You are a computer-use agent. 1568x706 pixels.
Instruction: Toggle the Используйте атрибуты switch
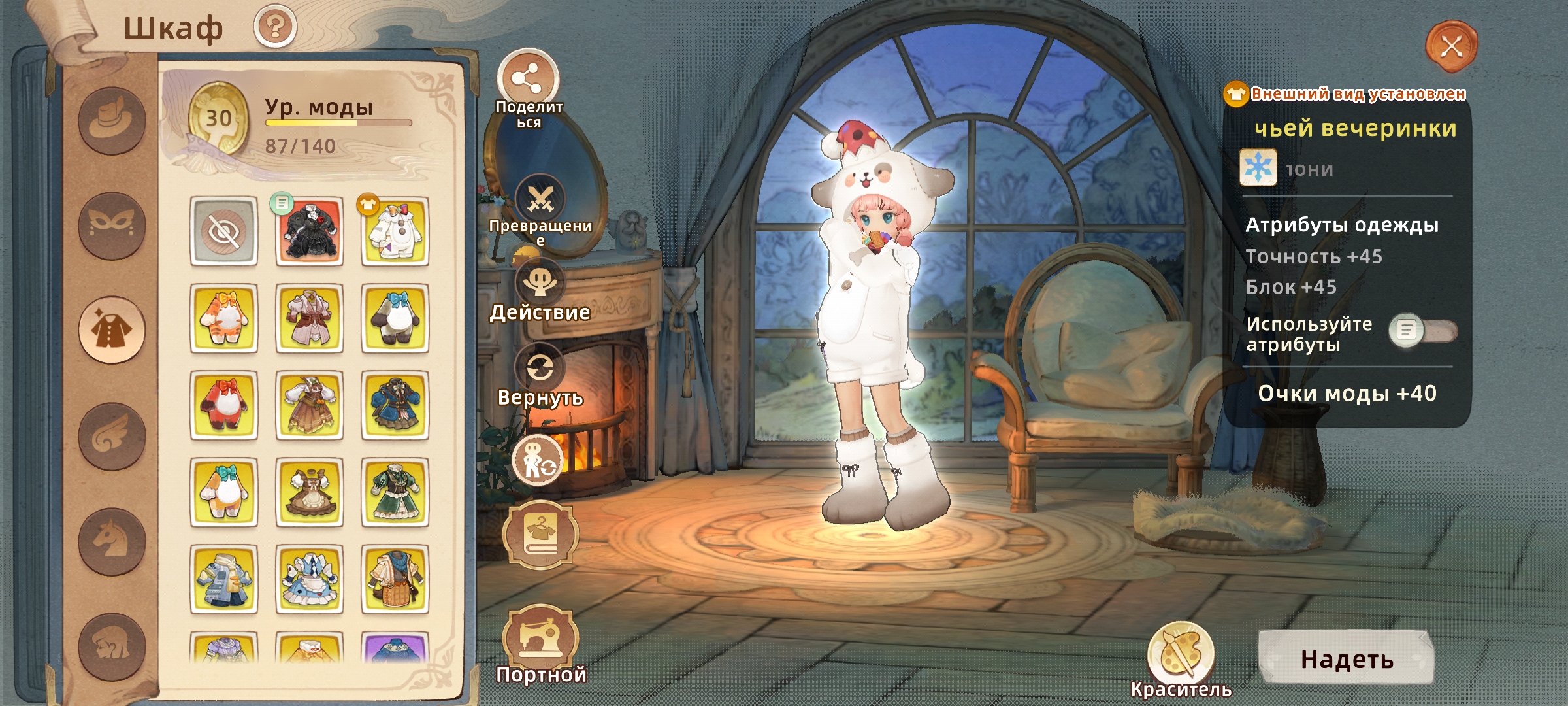1423,331
